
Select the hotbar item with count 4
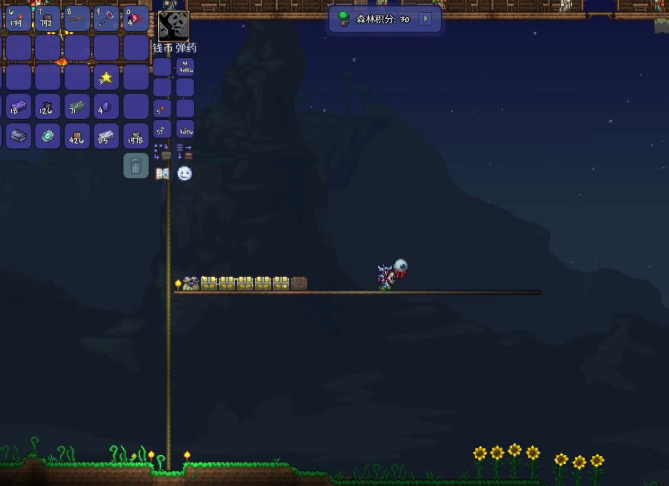136,19
